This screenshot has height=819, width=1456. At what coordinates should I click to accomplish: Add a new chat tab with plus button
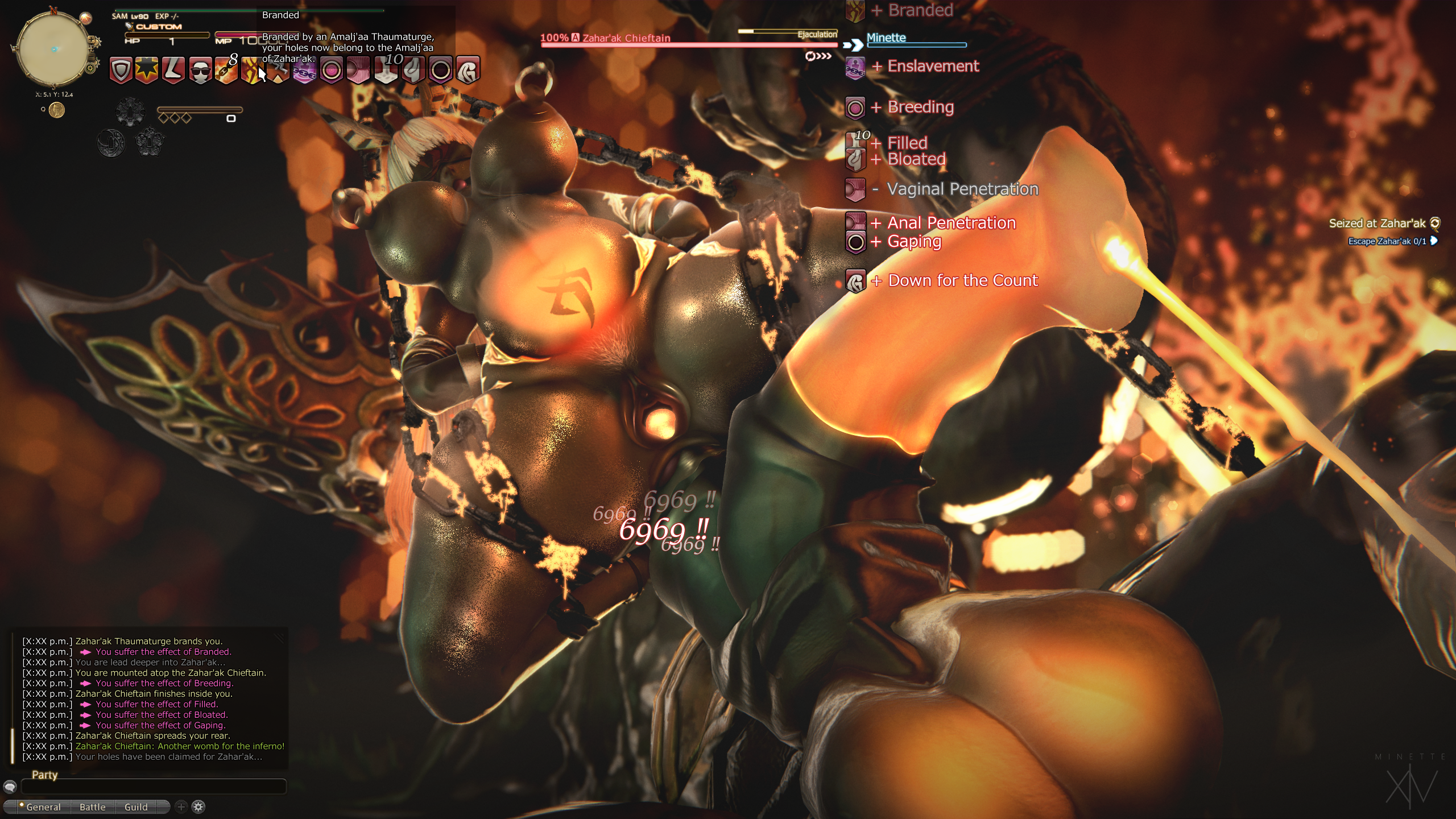pos(181,806)
